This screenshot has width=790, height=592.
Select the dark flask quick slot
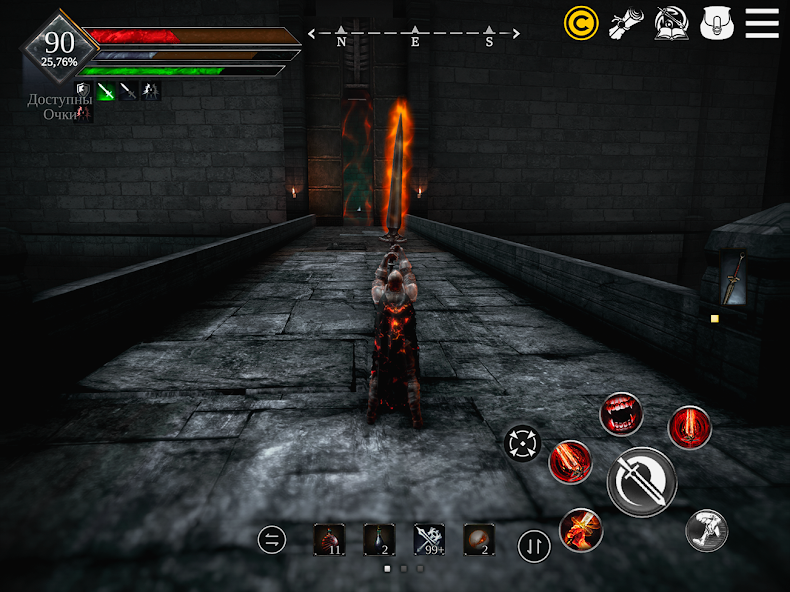[x=379, y=540]
